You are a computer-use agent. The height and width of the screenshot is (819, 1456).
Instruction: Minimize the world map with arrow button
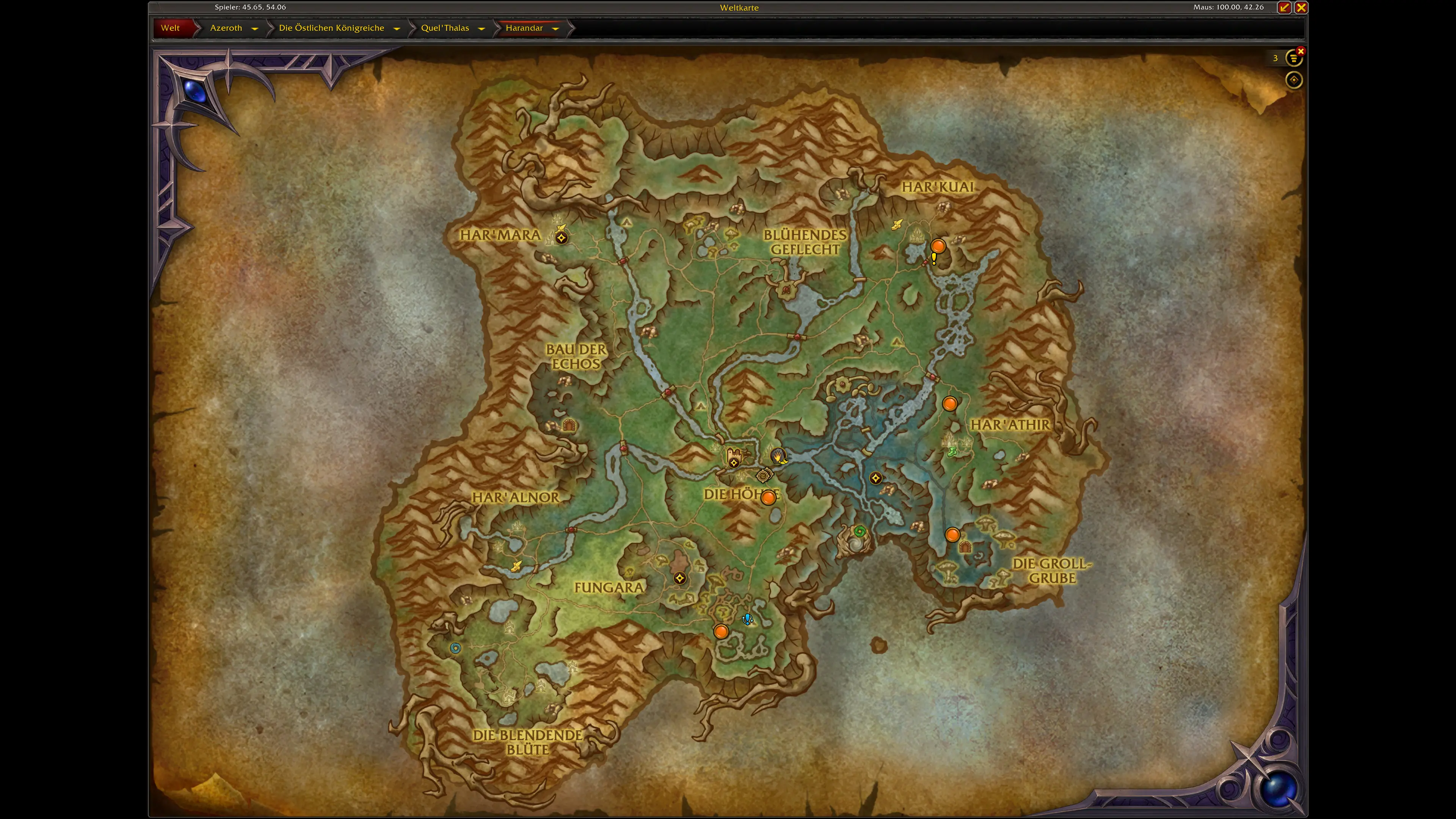tap(1284, 7)
